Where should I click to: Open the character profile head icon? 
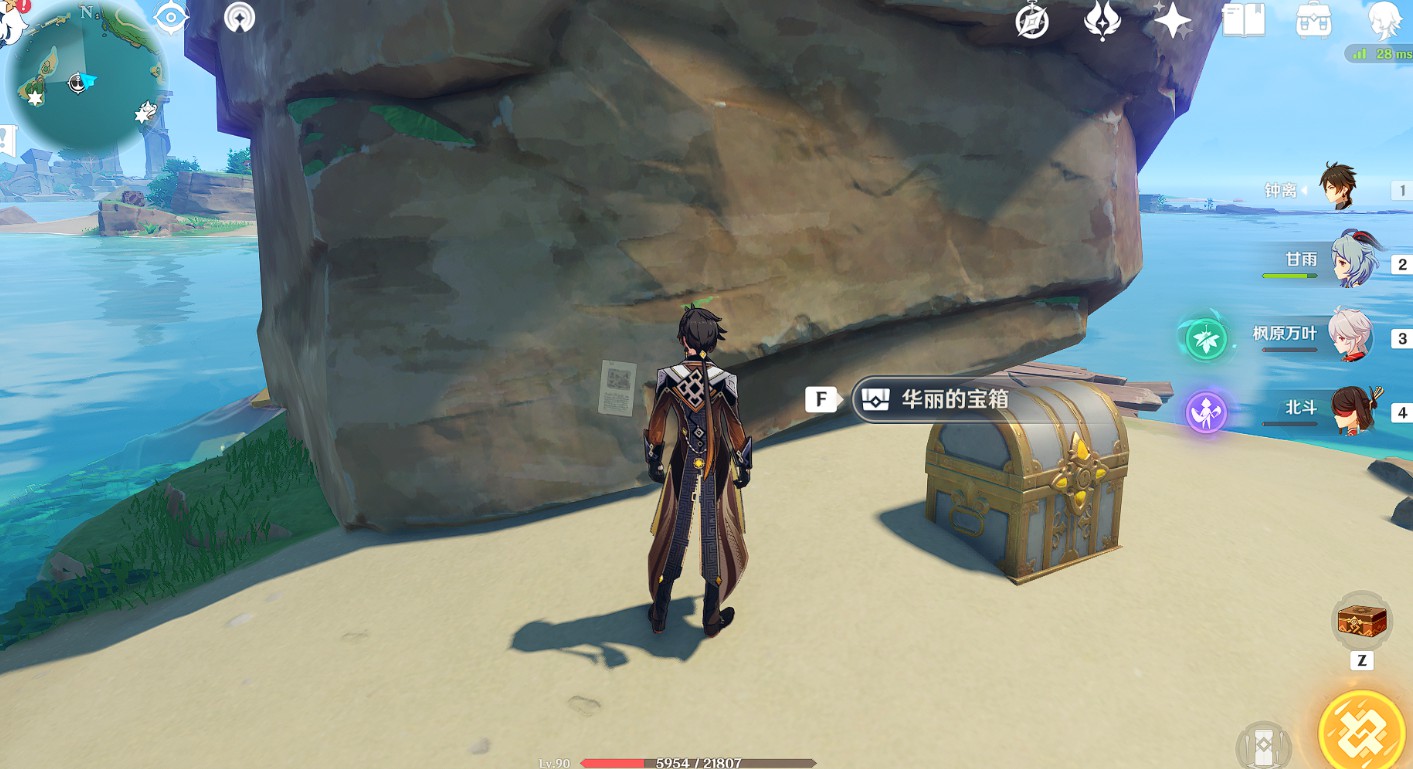click(x=1384, y=21)
